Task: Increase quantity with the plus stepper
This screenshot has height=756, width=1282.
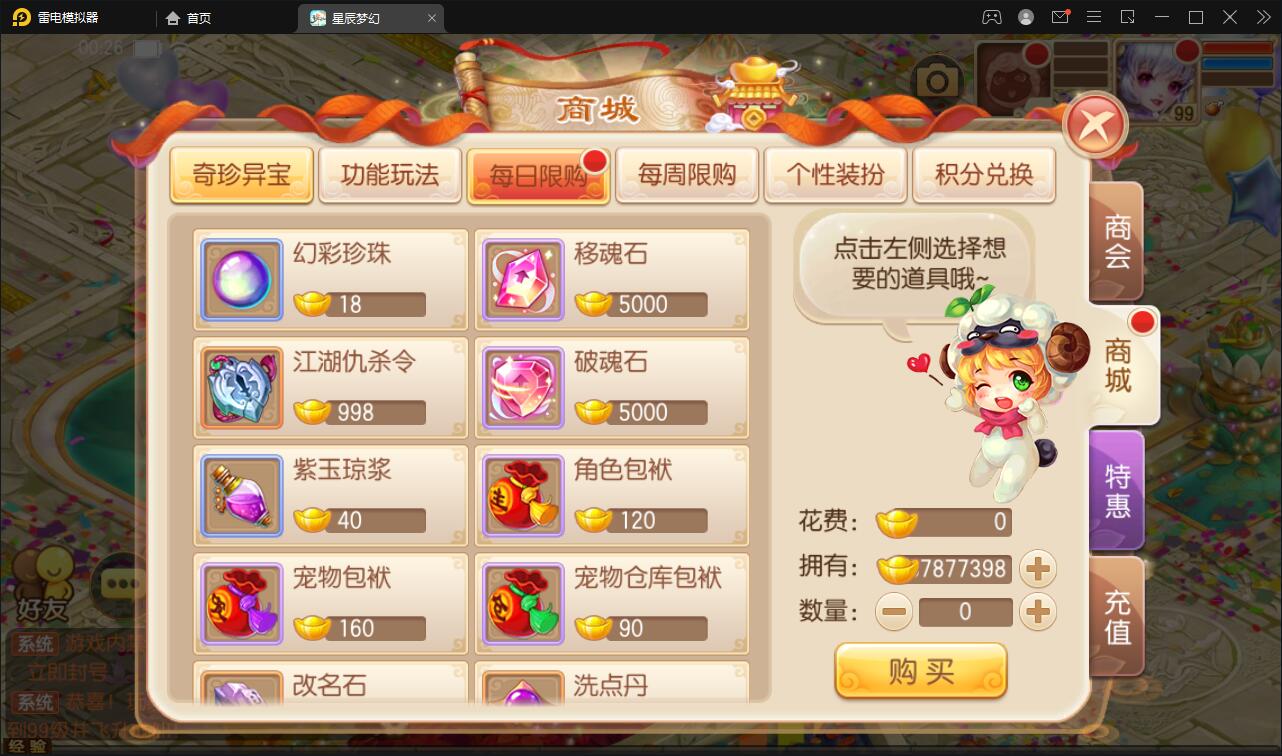Action: point(1038,612)
